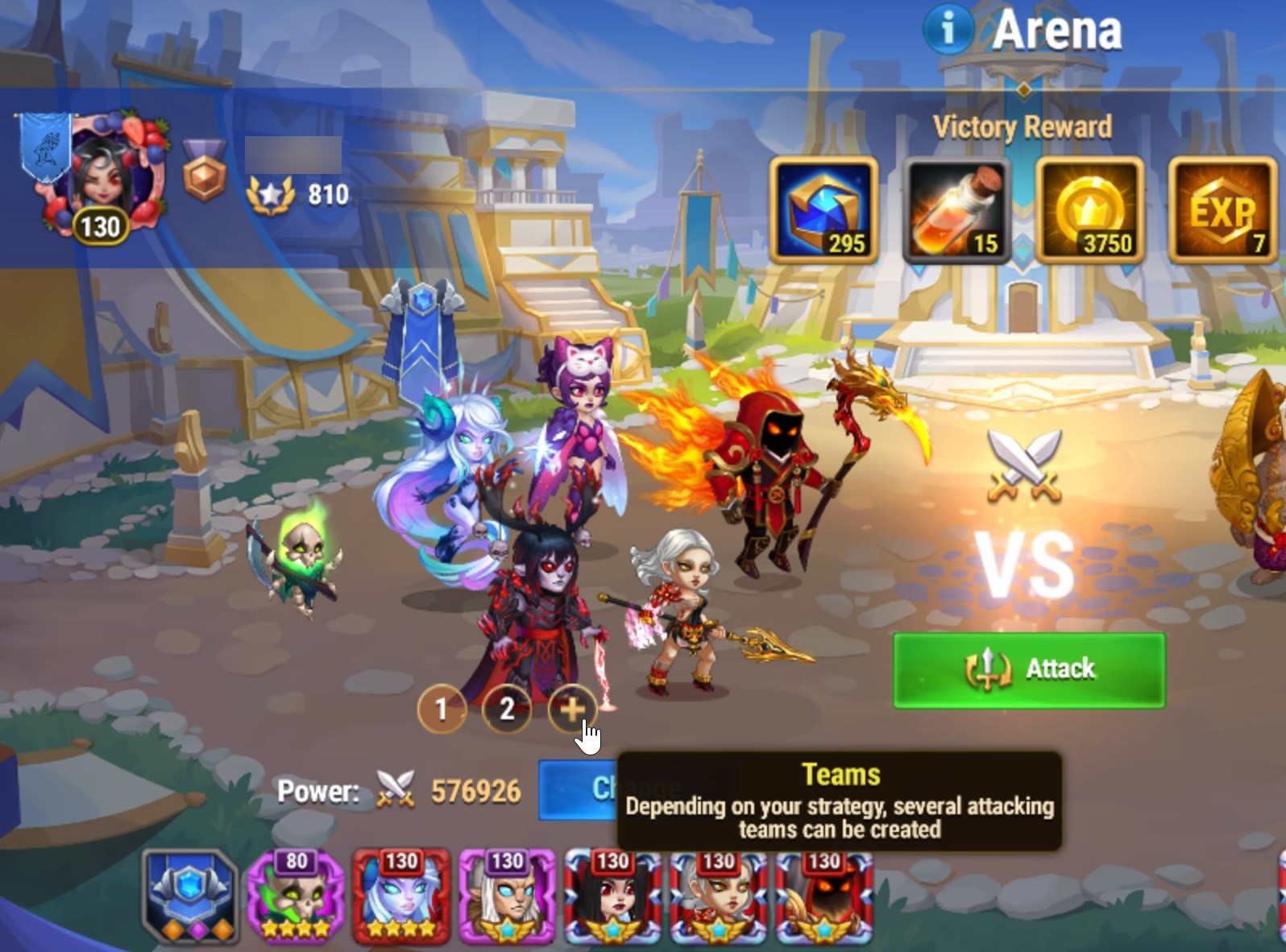Select the black-haired red-eyed hero portrait
The height and width of the screenshot is (952, 1286).
click(x=612, y=896)
